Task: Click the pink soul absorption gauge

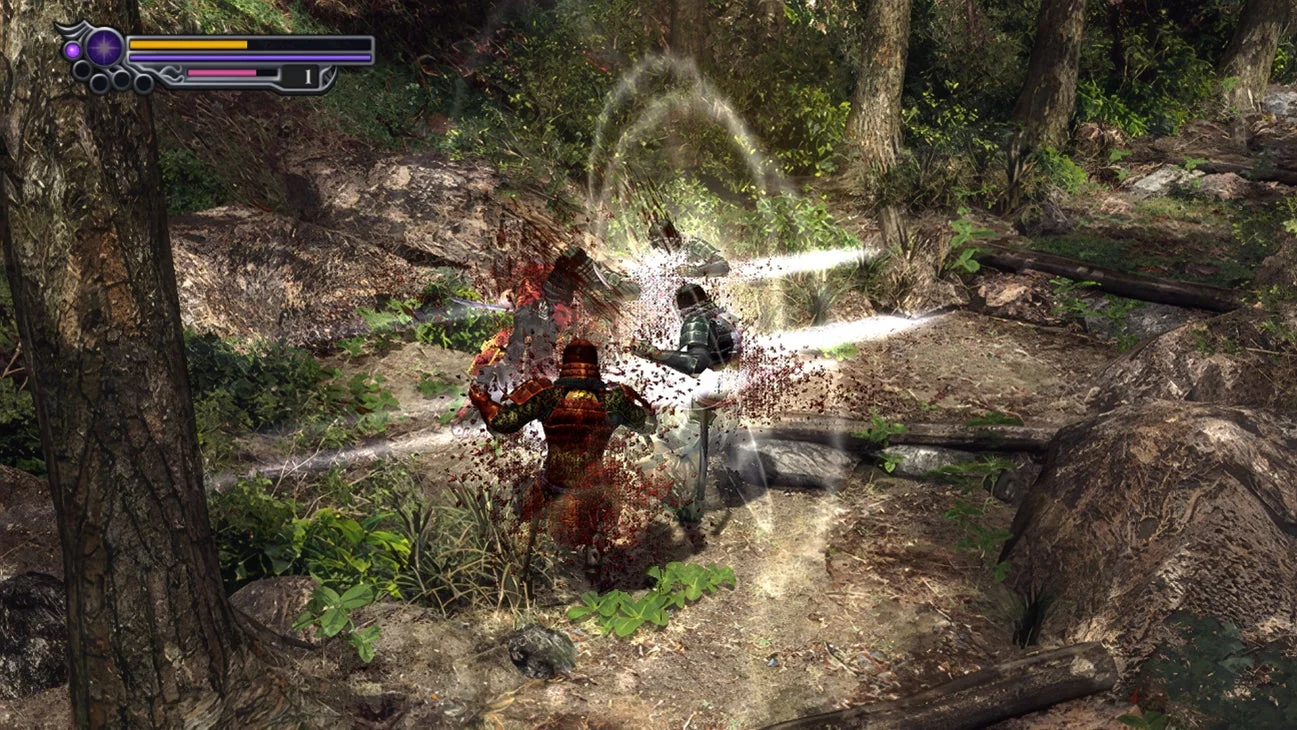Action: point(220,72)
